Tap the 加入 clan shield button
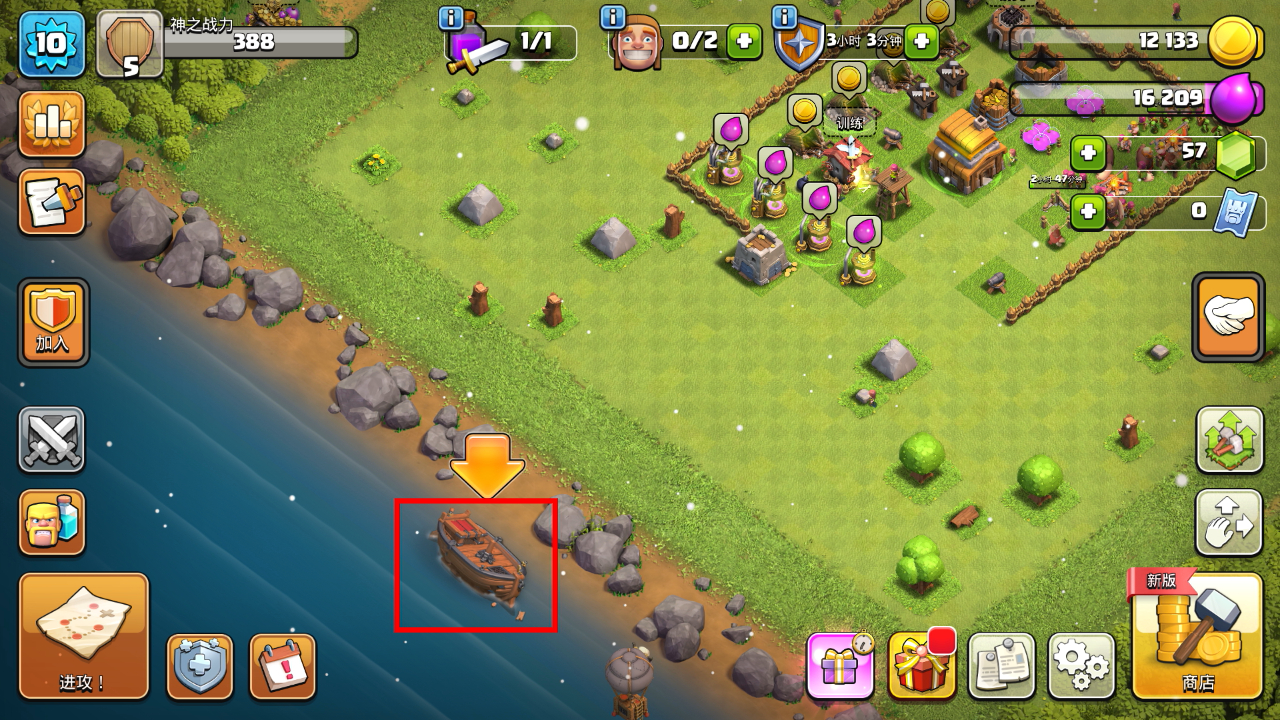The height and width of the screenshot is (720, 1280). tap(53, 322)
